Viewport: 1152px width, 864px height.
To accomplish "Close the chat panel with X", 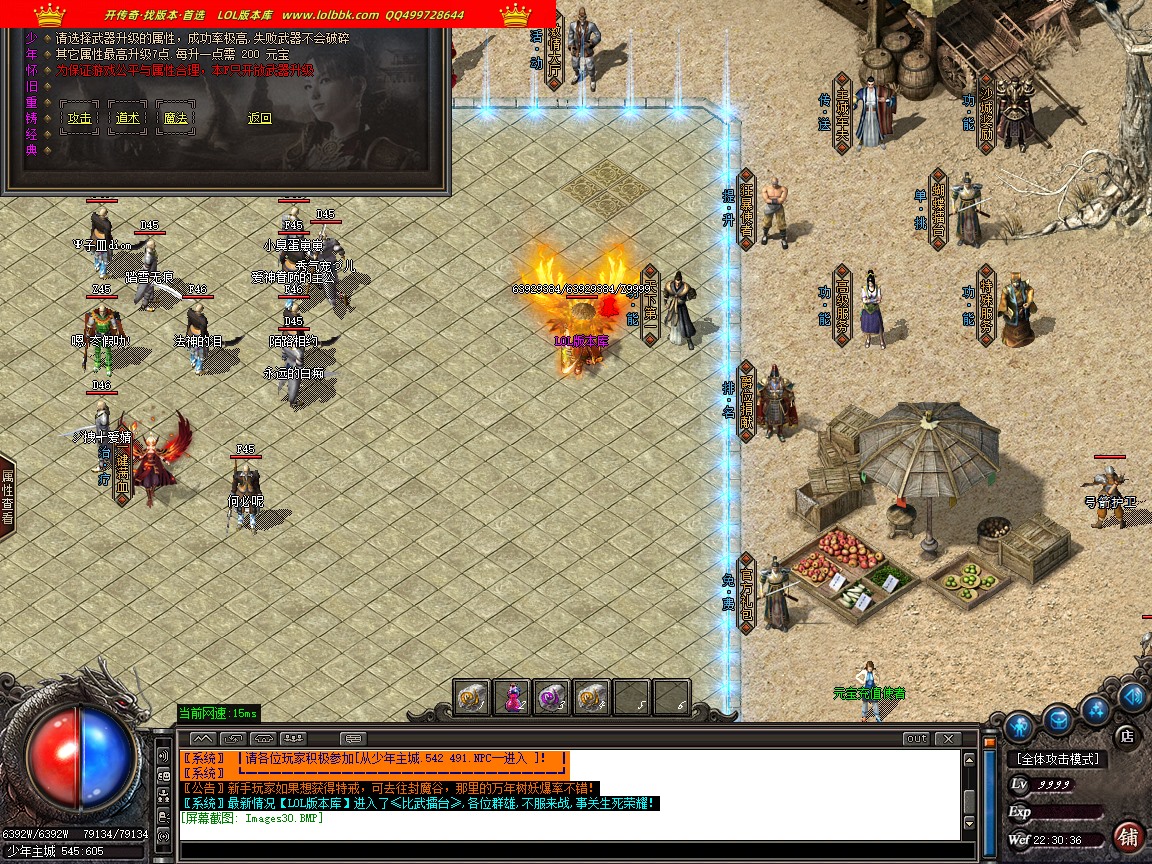I will tap(947, 739).
